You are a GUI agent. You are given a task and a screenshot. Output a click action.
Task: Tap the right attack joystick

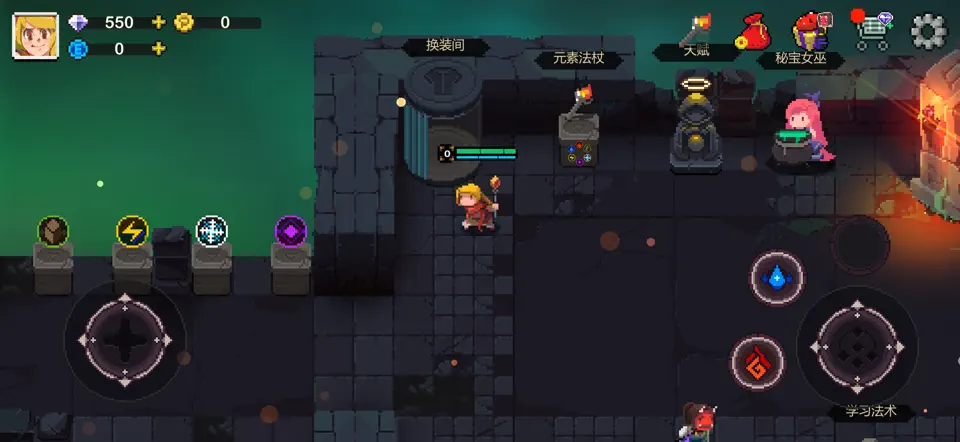click(x=856, y=346)
